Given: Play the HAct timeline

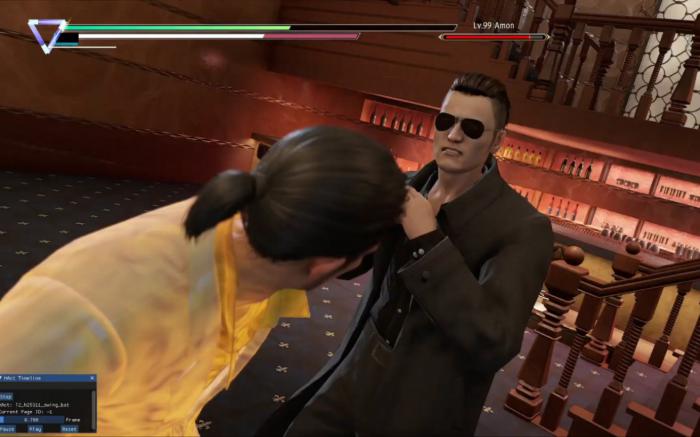Looking at the screenshot, I should pos(35,429).
